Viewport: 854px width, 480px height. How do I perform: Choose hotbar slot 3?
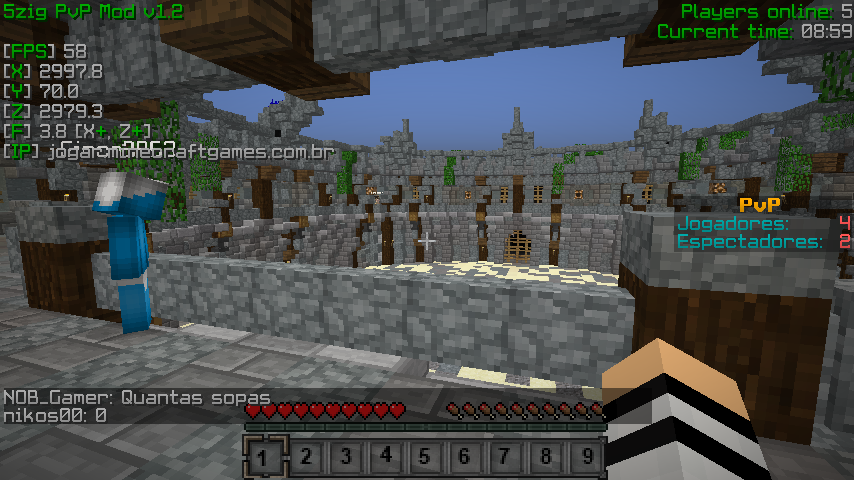coord(345,458)
